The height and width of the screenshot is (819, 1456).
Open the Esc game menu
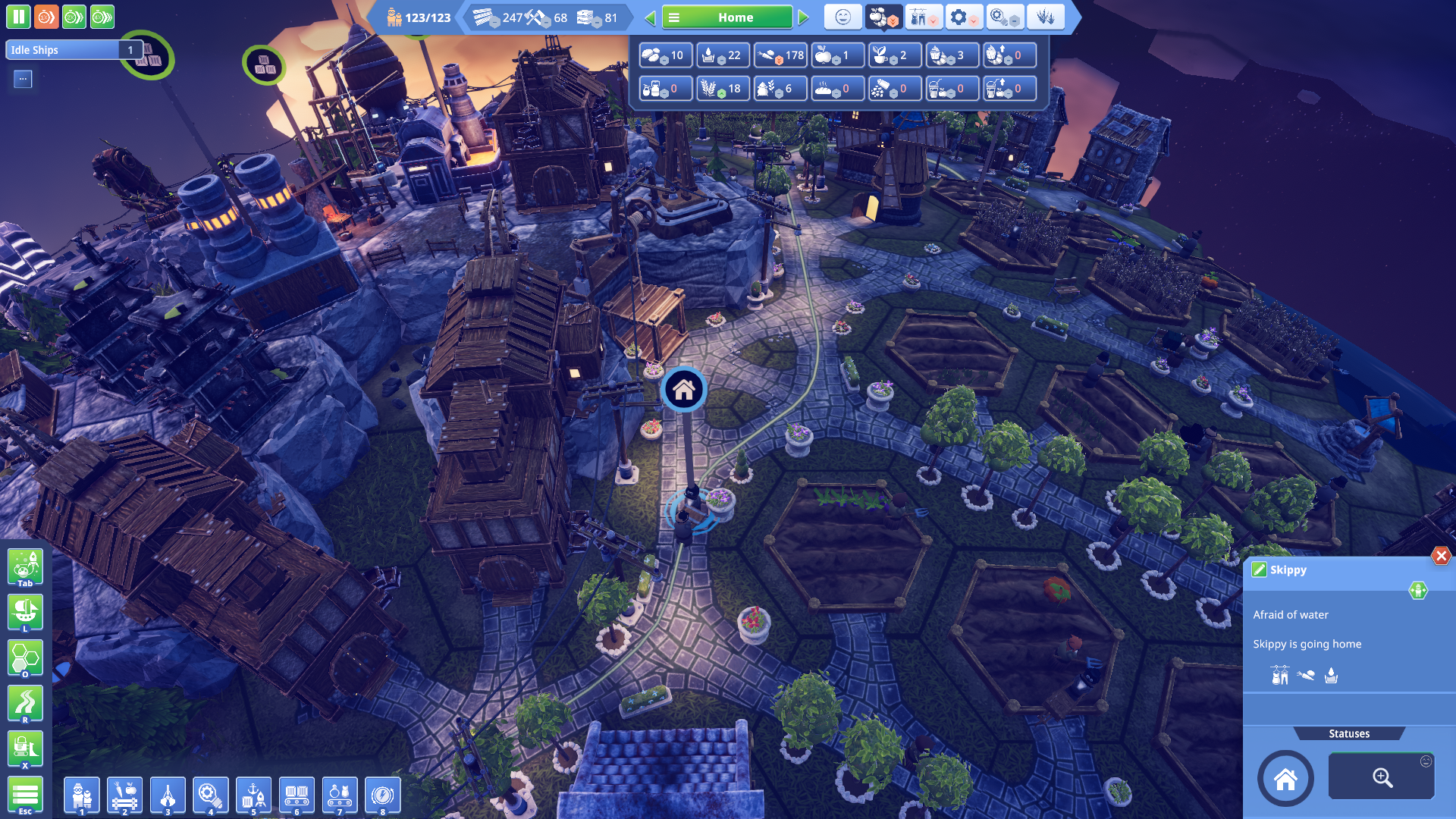click(26, 795)
